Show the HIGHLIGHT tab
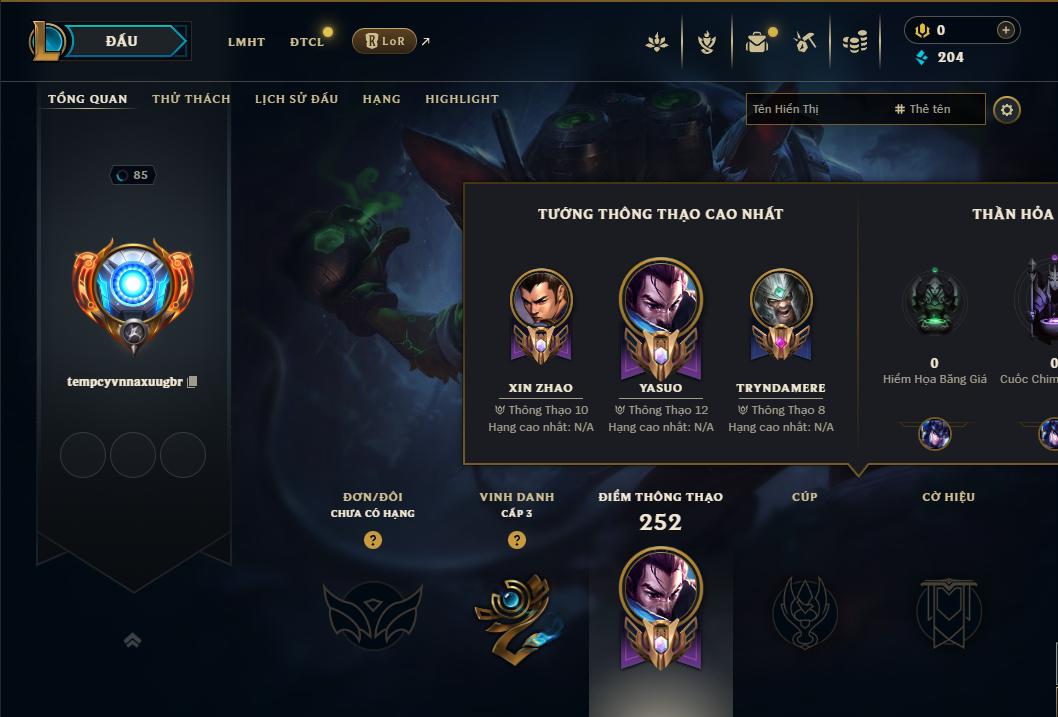Screen dimensions: 1058x717 click(x=462, y=99)
